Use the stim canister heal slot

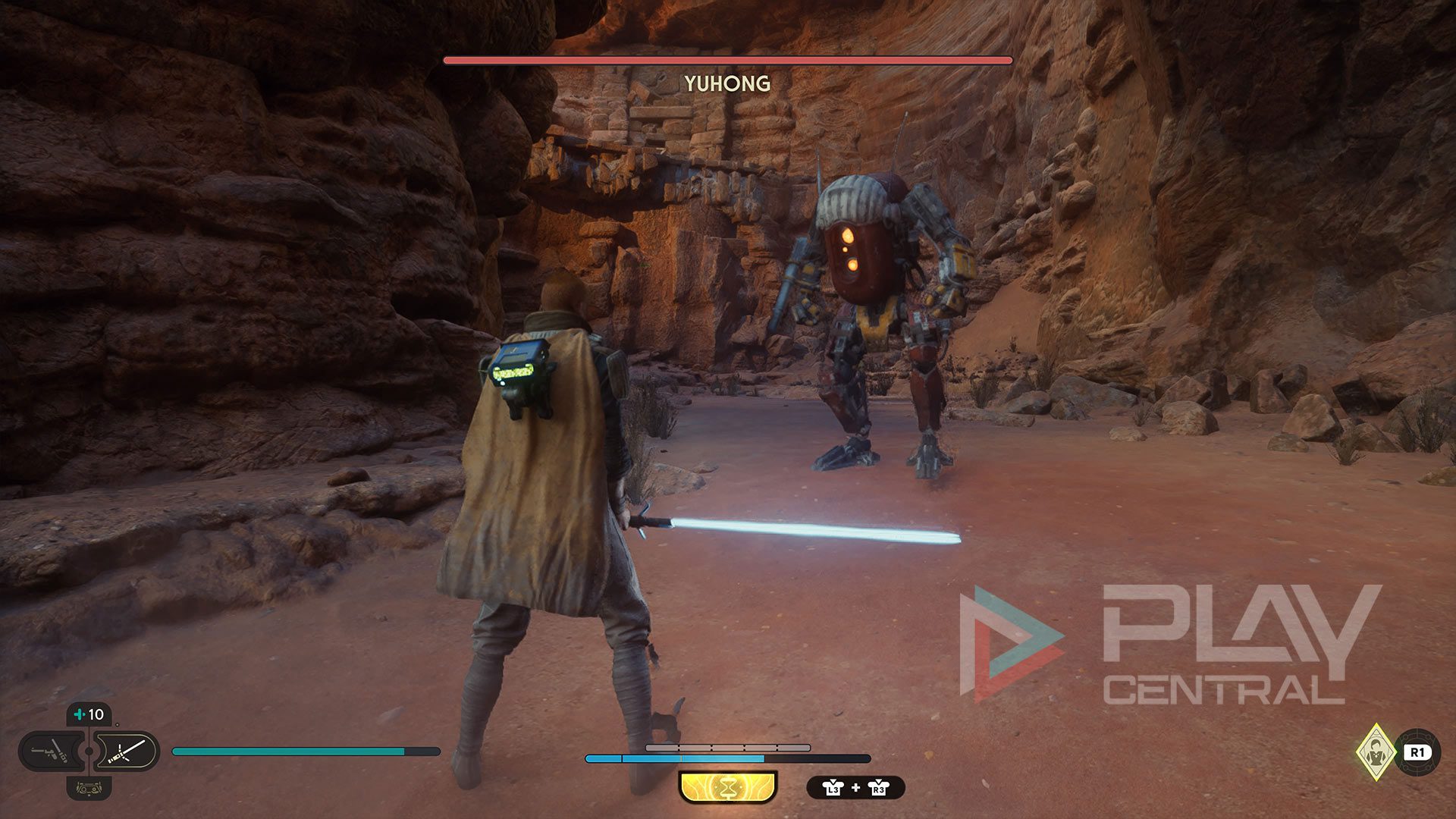[x=89, y=714]
